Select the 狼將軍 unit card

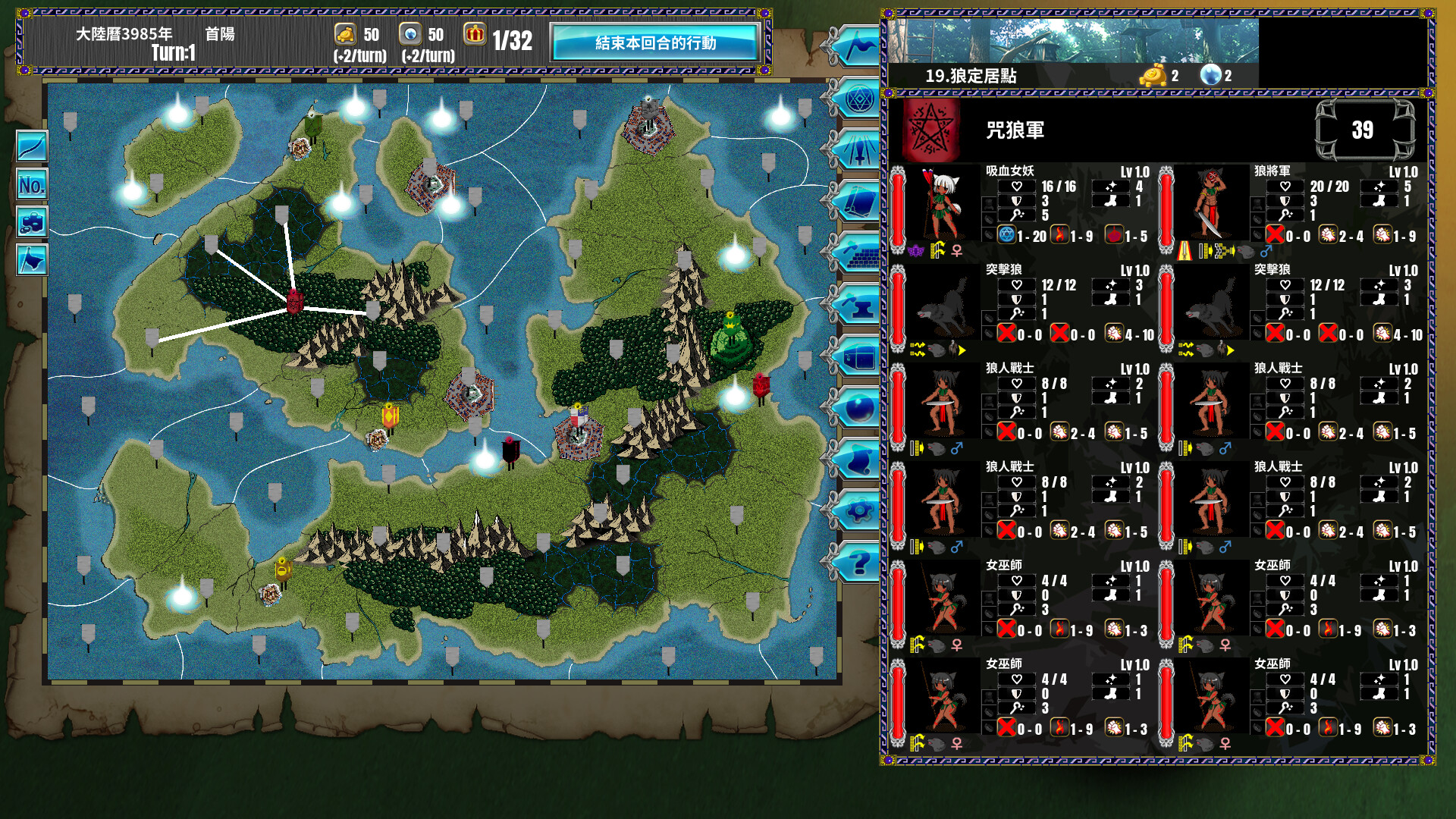pos(1292,206)
